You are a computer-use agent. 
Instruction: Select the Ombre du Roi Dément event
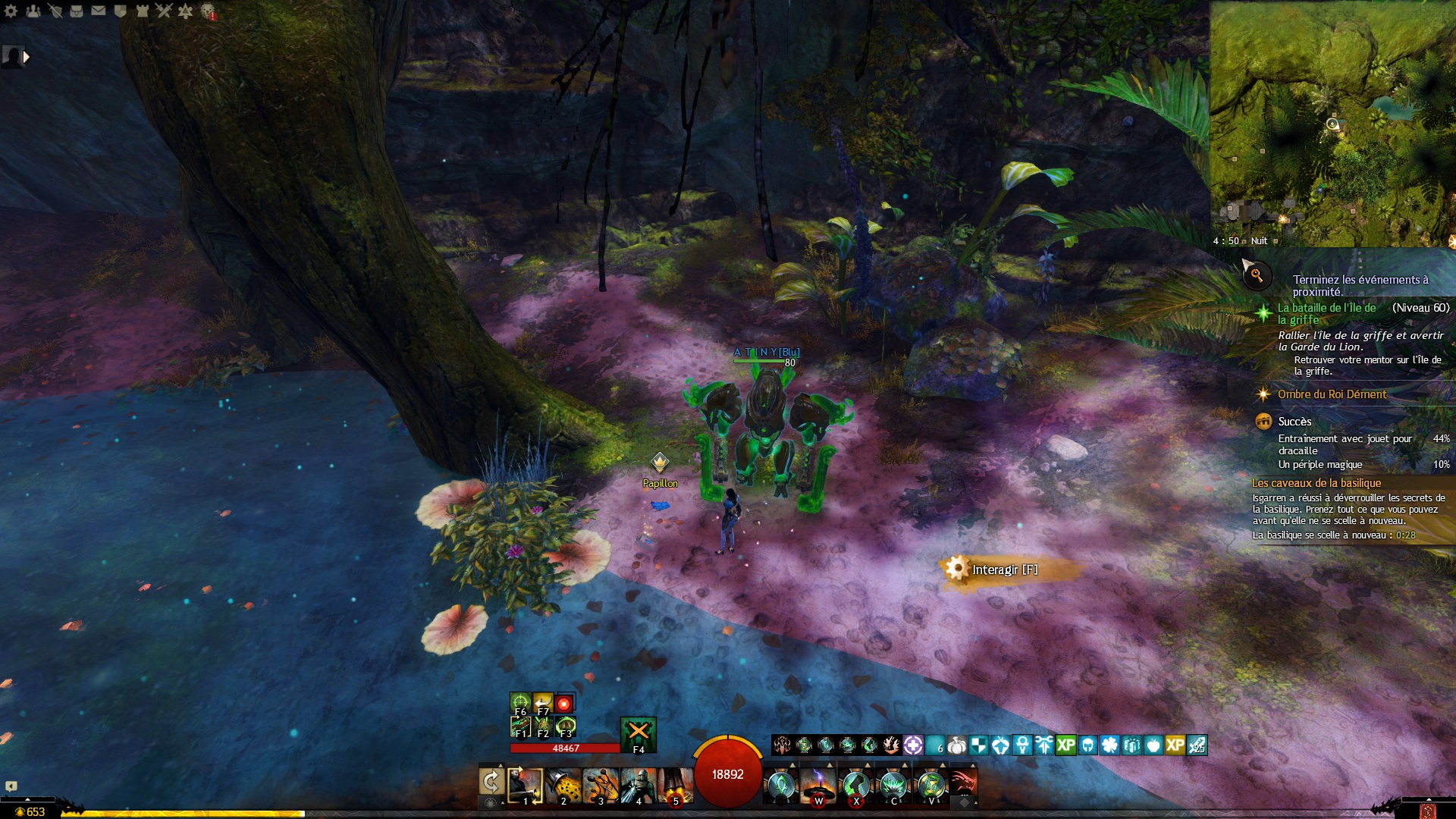(x=1332, y=394)
